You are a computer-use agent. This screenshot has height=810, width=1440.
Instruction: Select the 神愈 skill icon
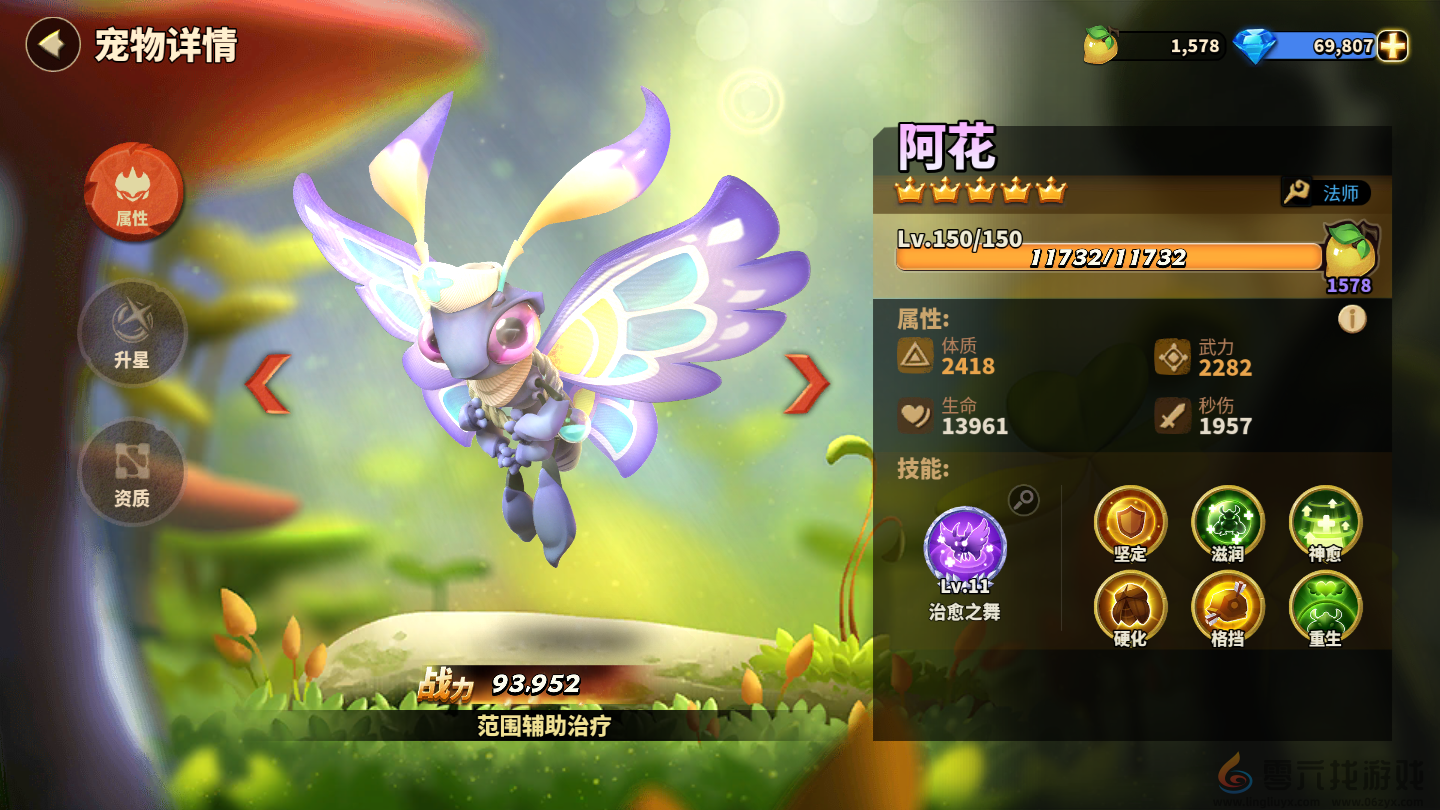click(x=1325, y=520)
